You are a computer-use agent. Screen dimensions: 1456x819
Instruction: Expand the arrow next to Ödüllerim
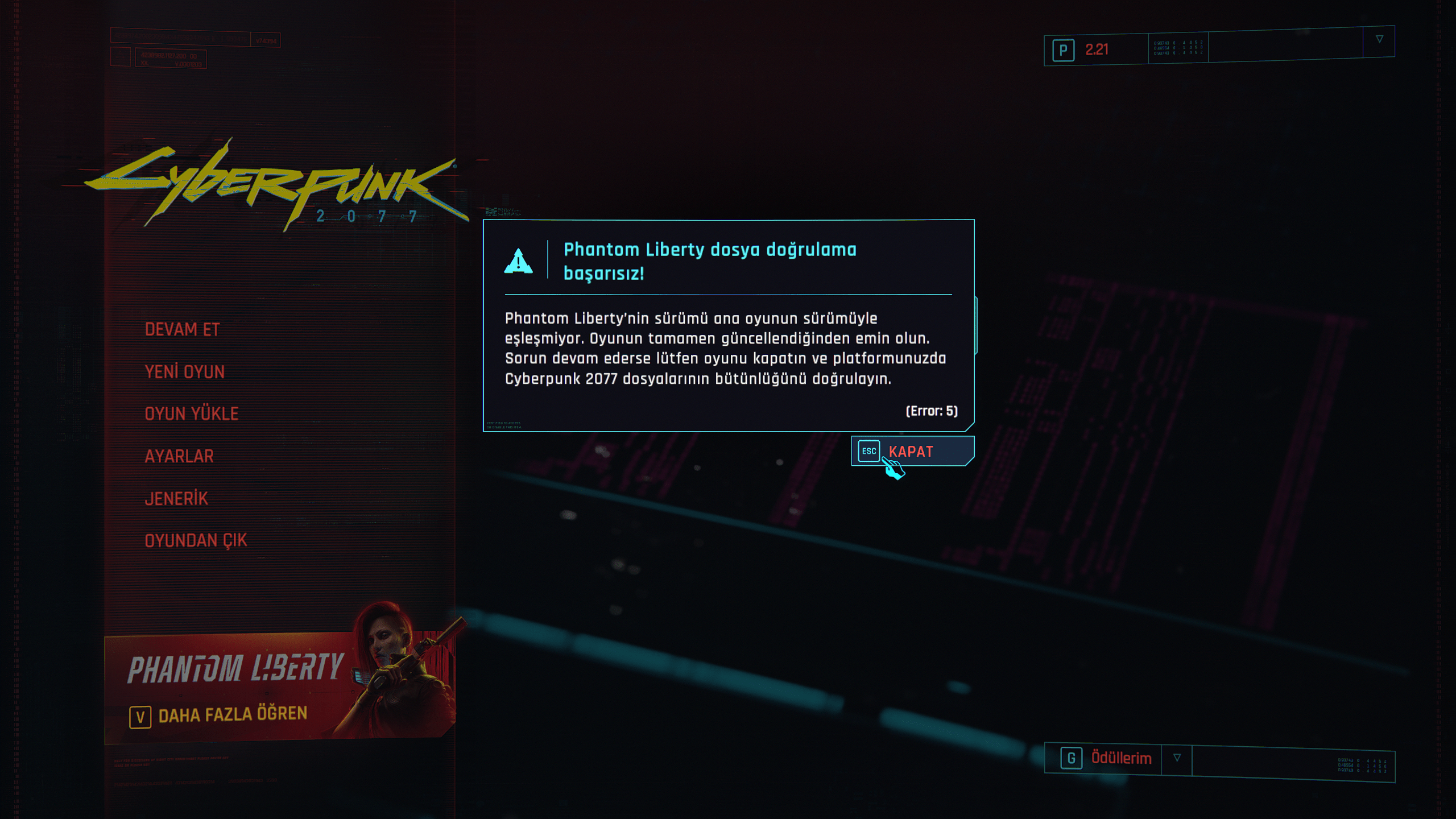click(x=1177, y=758)
